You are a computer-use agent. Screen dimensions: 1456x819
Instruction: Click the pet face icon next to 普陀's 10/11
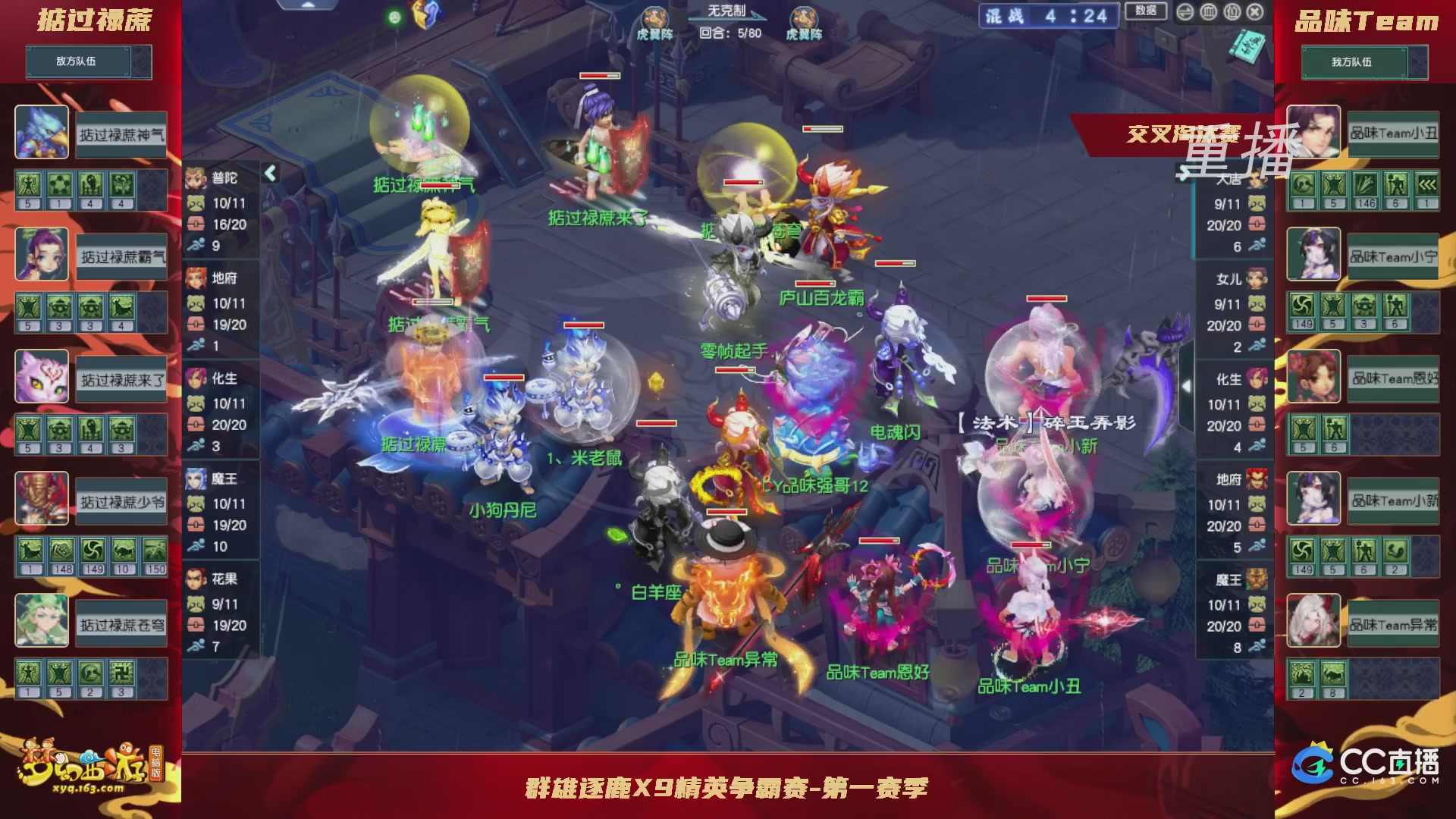coord(196,202)
